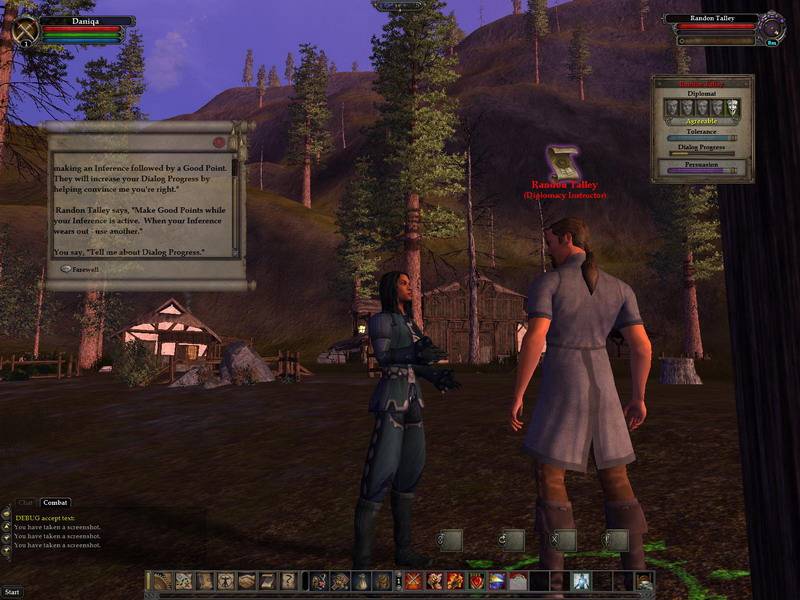Click the diplomacy scroll icon above Randon Talley
Screen dimensions: 800x600
pyautogui.click(x=563, y=162)
